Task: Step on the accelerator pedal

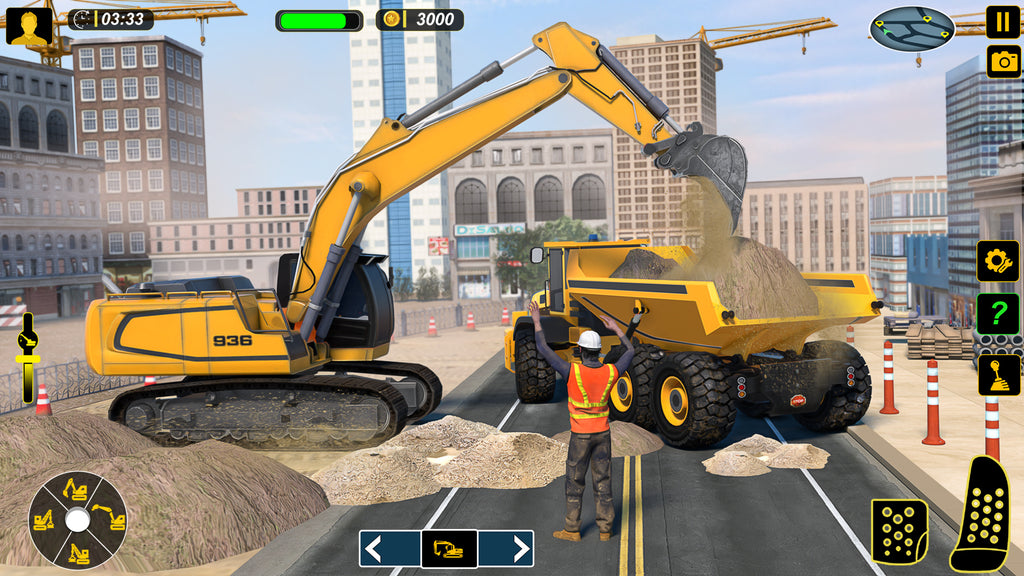Action: coord(984,515)
